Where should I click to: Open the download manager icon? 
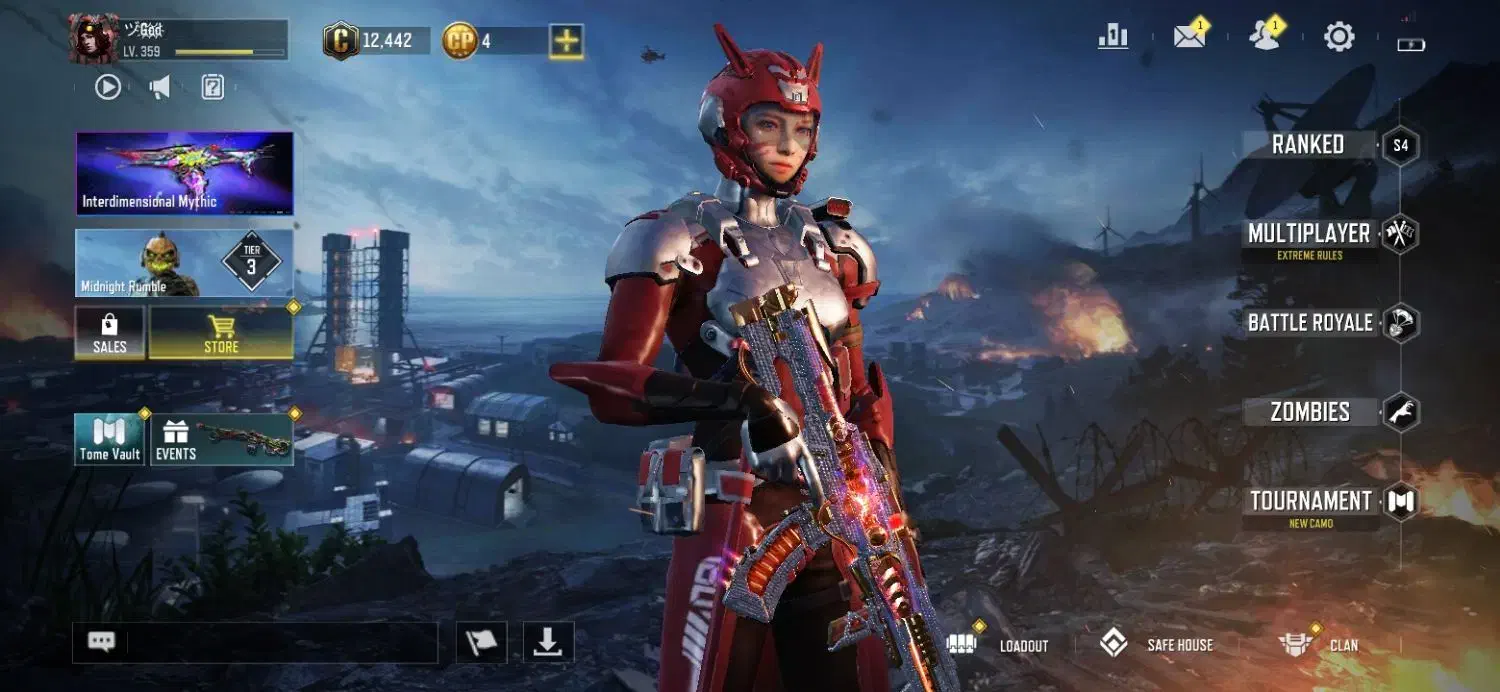pyautogui.click(x=548, y=643)
